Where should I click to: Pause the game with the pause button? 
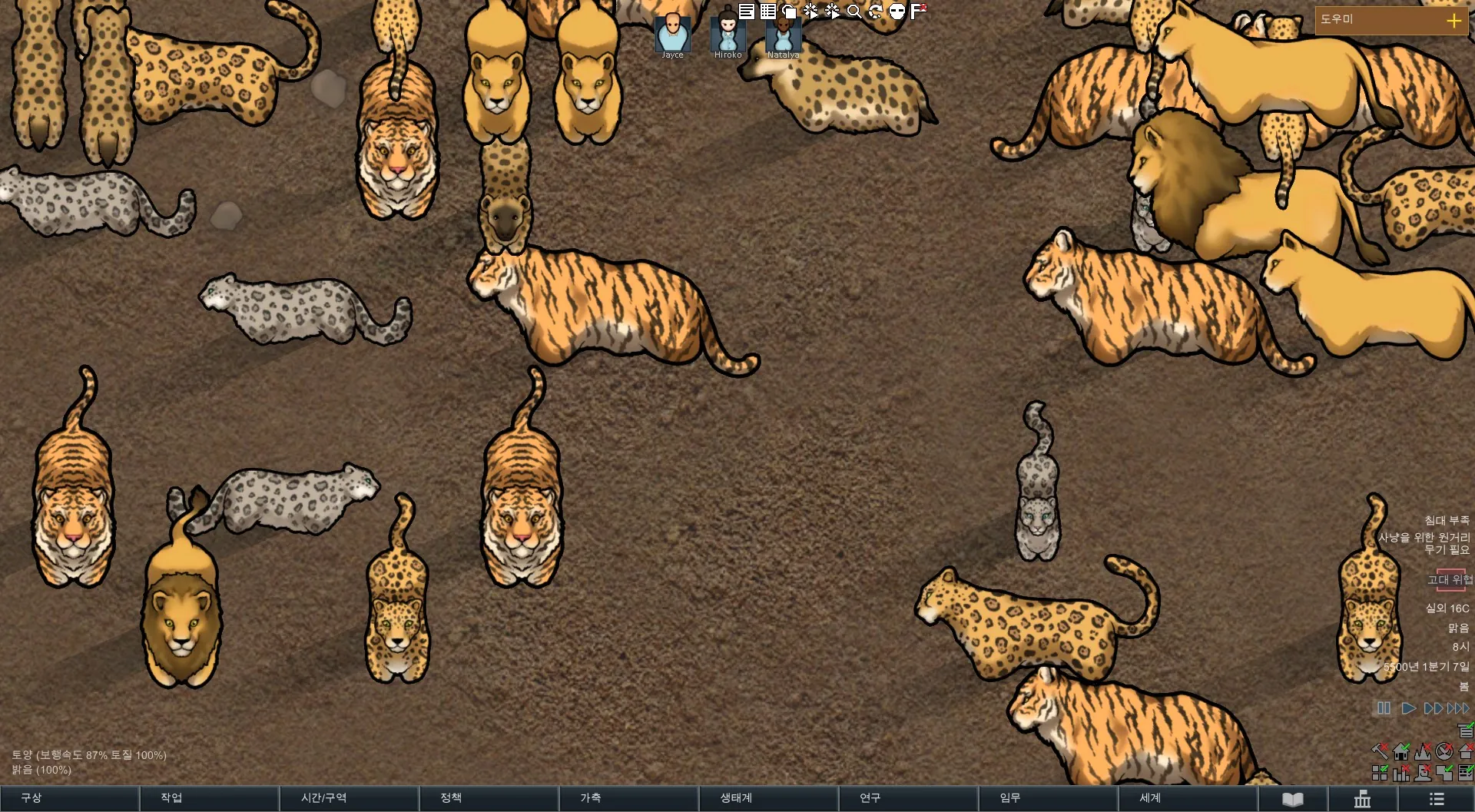[1384, 708]
